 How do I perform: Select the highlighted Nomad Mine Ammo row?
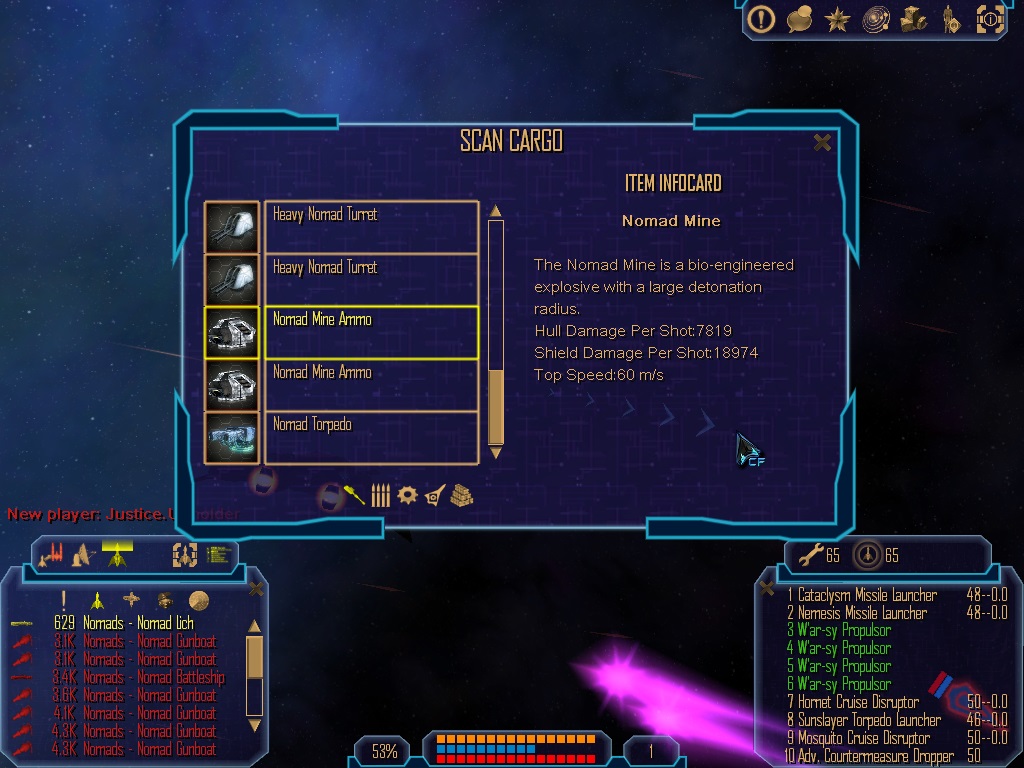coord(371,332)
